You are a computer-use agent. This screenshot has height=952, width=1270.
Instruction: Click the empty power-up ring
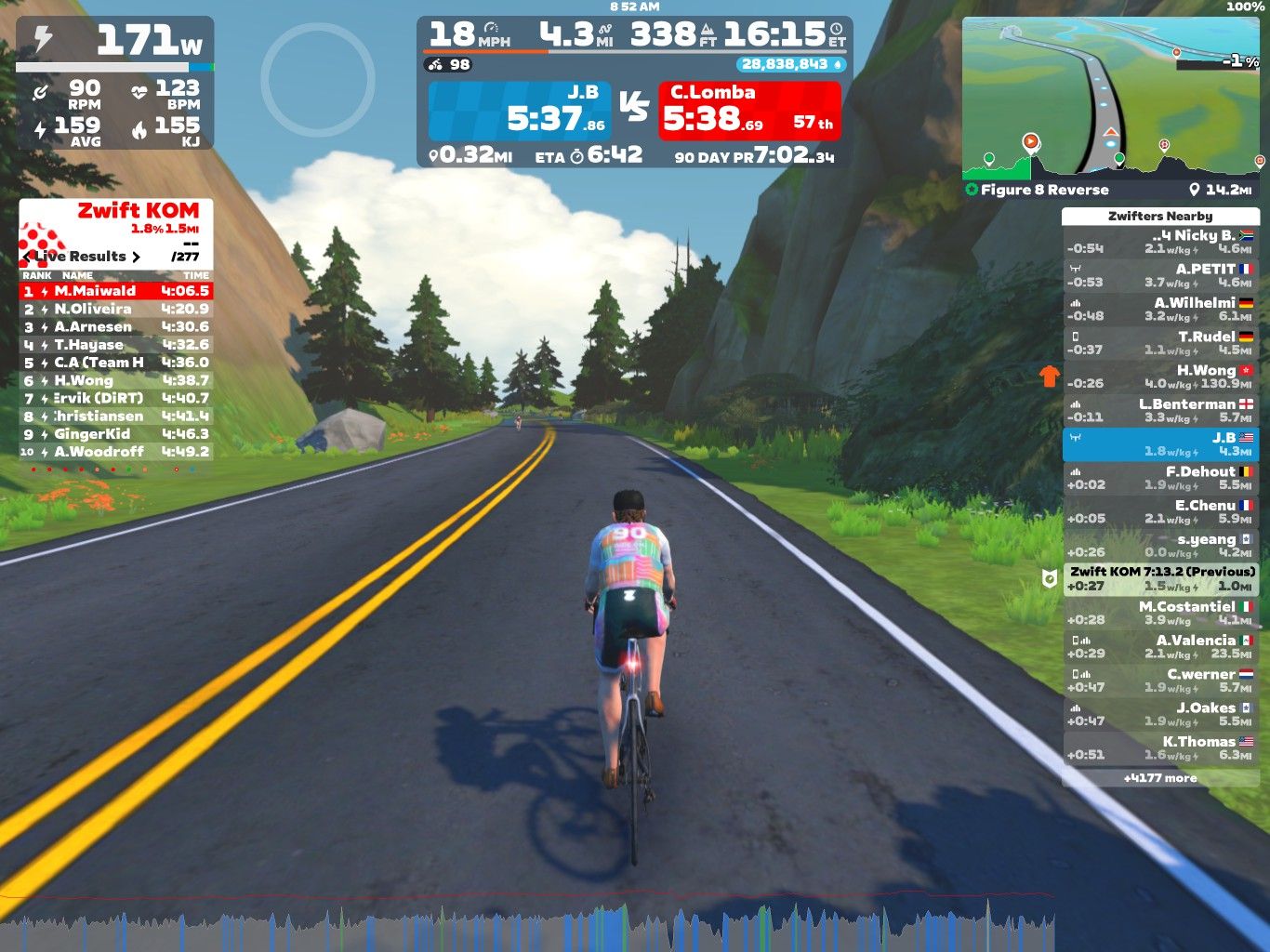click(318, 80)
